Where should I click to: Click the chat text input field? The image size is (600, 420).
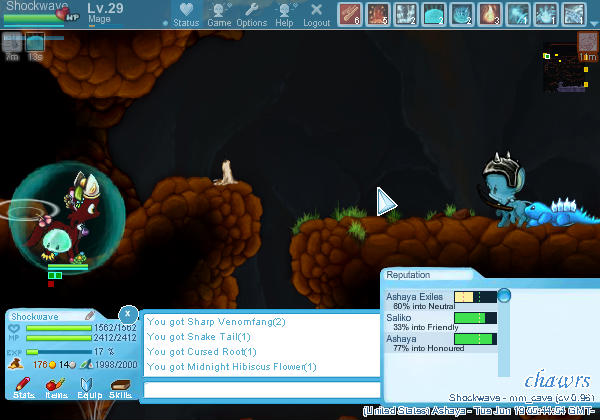262,390
